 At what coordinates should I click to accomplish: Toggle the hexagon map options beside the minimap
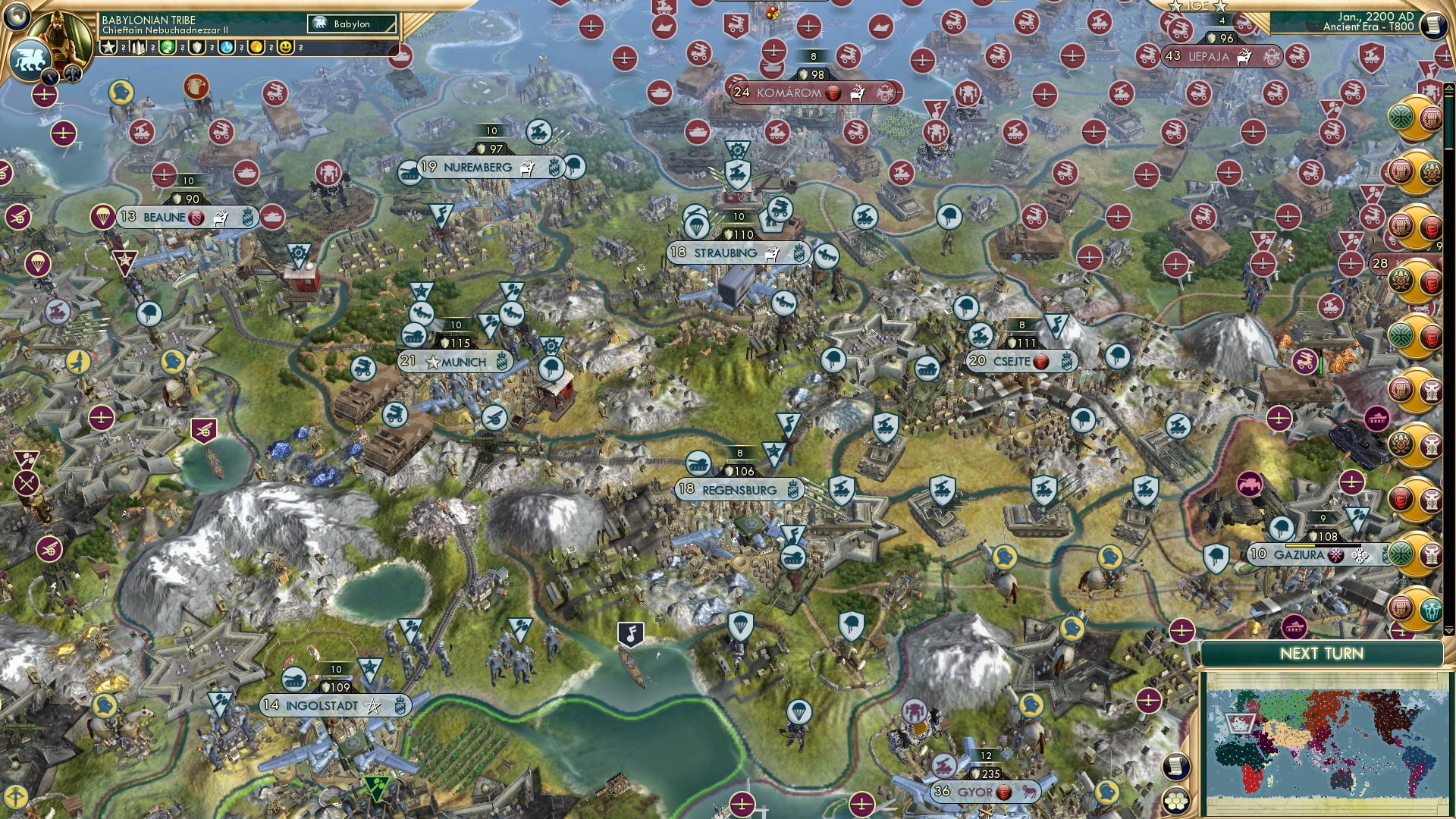[1175, 801]
